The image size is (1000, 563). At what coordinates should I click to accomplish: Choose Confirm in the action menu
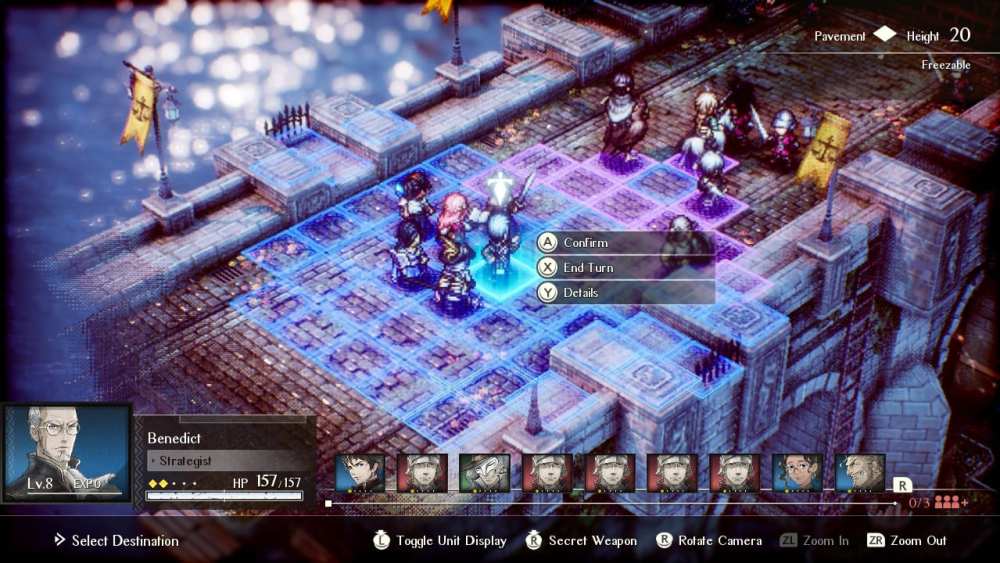[x=585, y=243]
